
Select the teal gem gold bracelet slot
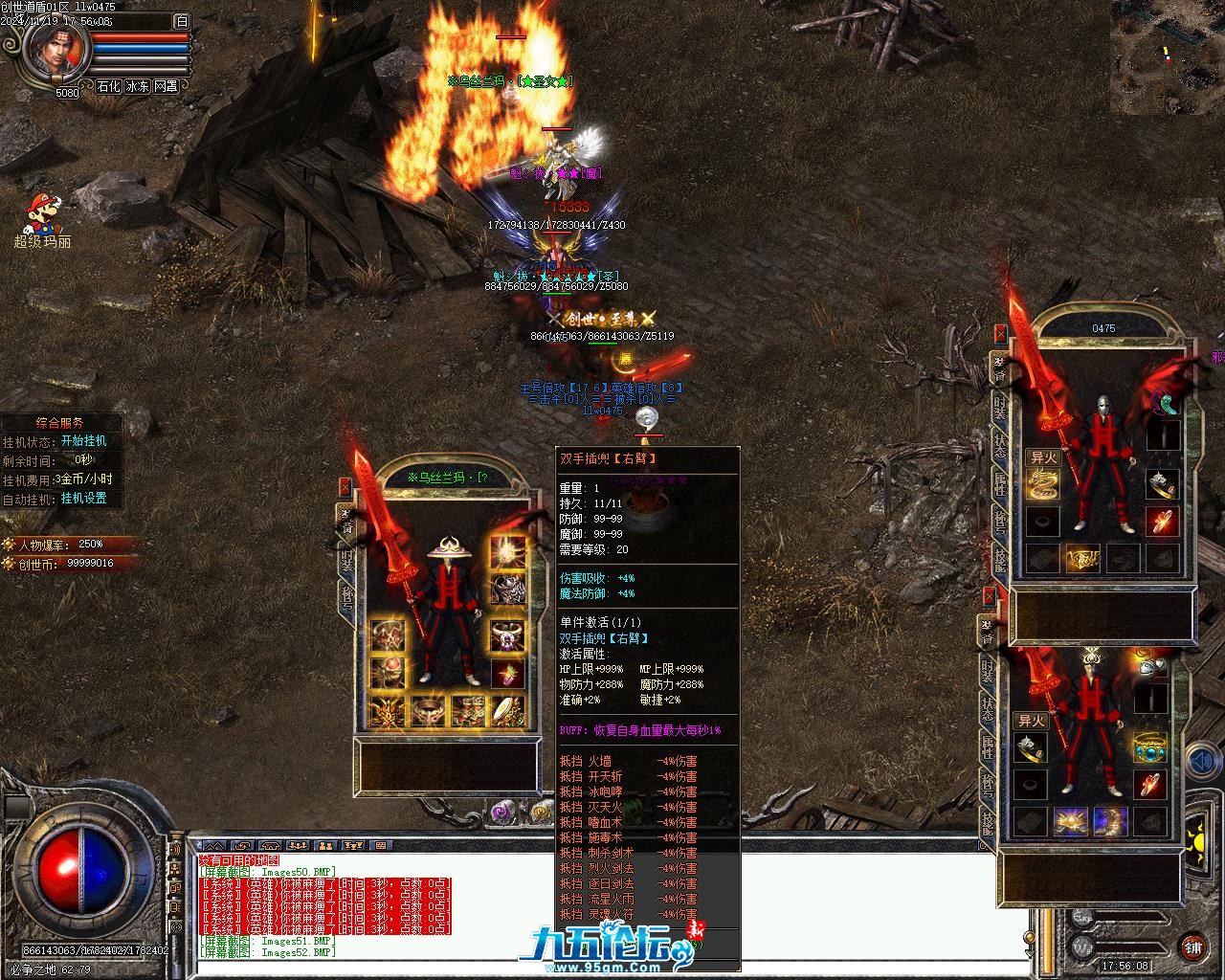(1150, 746)
